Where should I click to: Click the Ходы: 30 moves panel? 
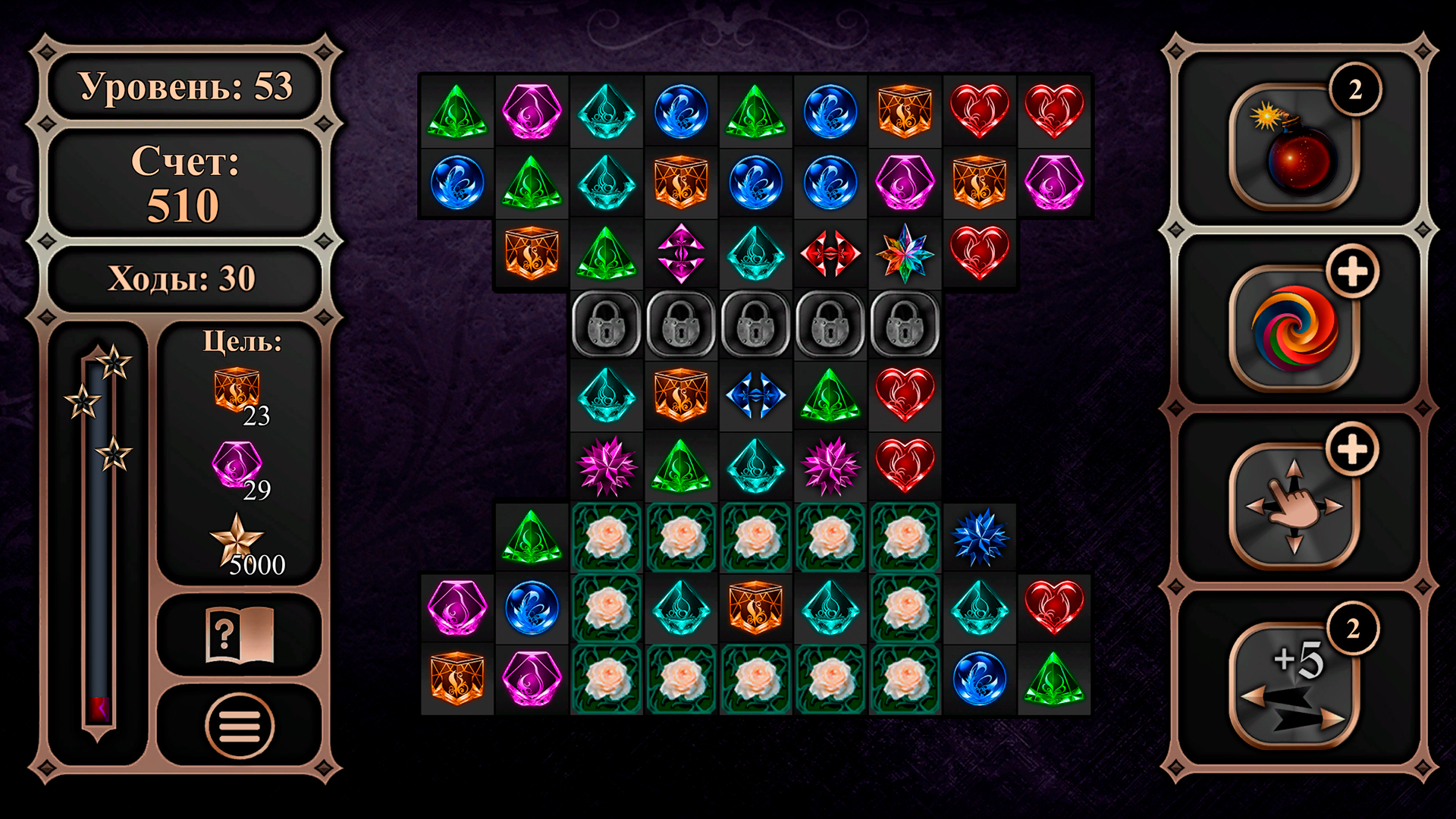(x=184, y=278)
